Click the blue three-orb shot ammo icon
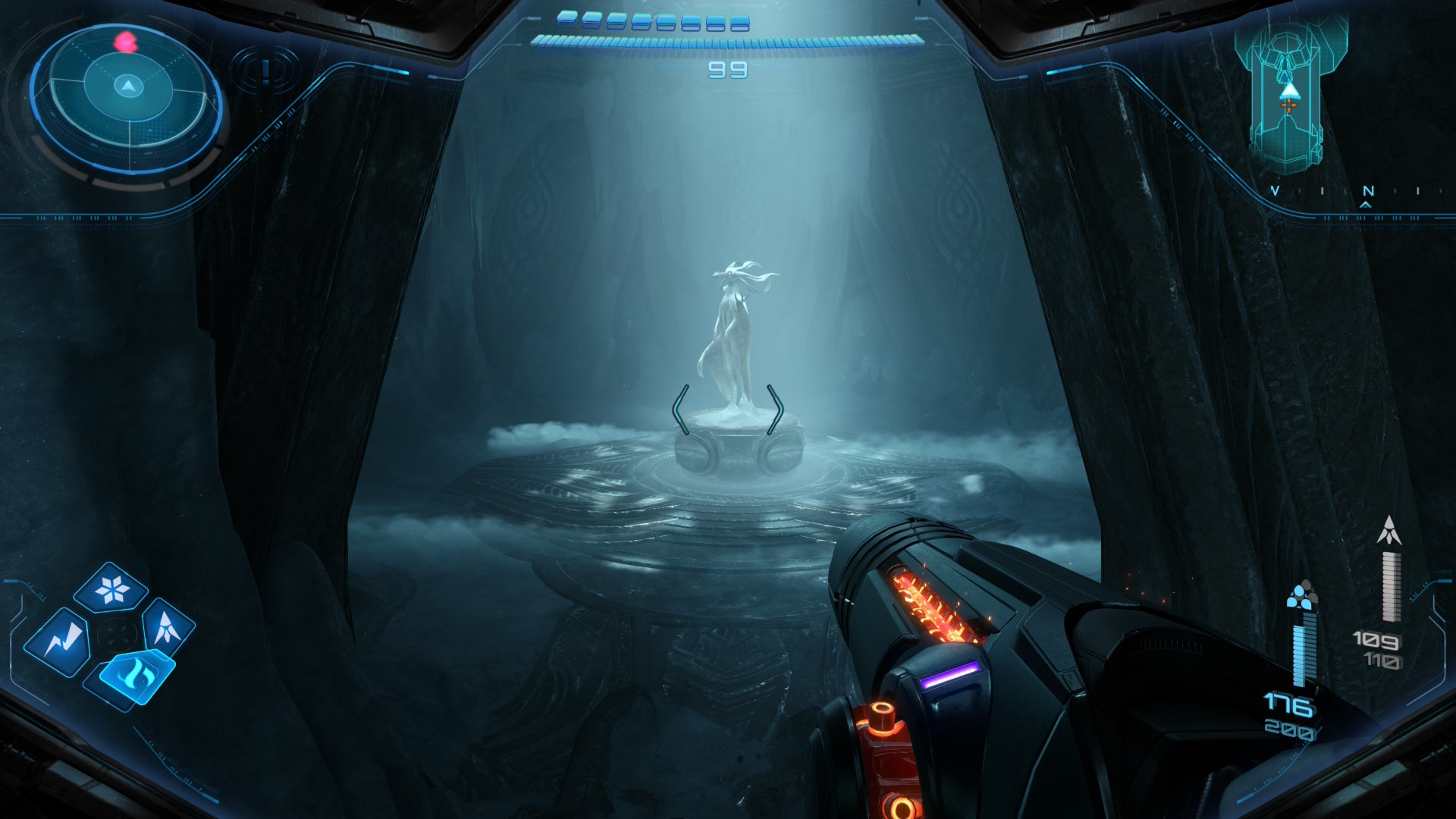The height and width of the screenshot is (819, 1456). [1302, 595]
